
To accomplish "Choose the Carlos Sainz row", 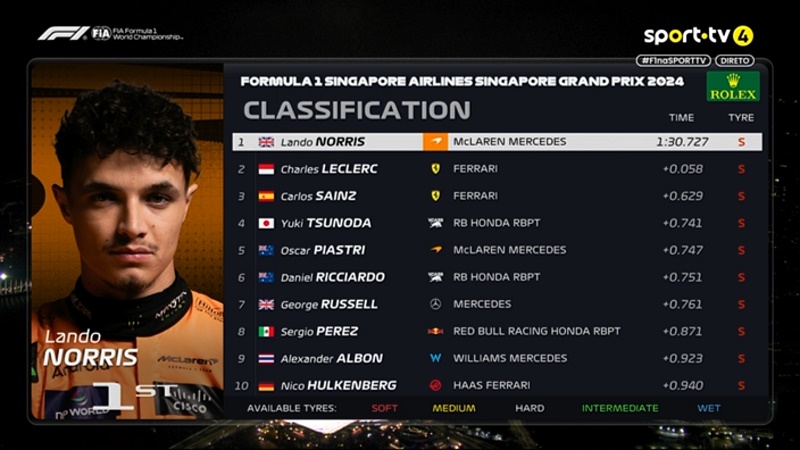I will pyautogui.click(x=496, y=196).
